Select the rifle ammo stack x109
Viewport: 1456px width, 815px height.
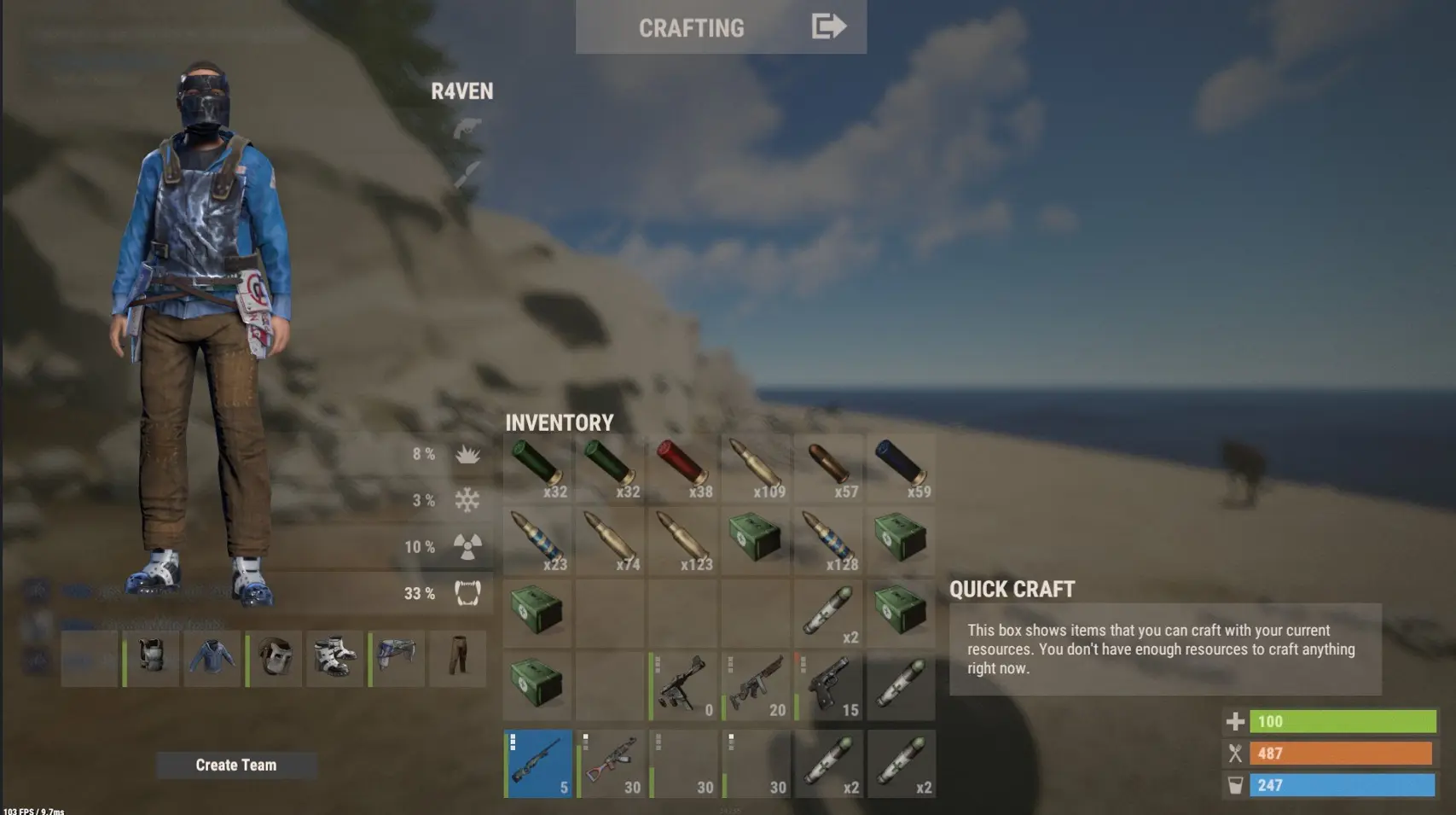[x=756, y=467]
